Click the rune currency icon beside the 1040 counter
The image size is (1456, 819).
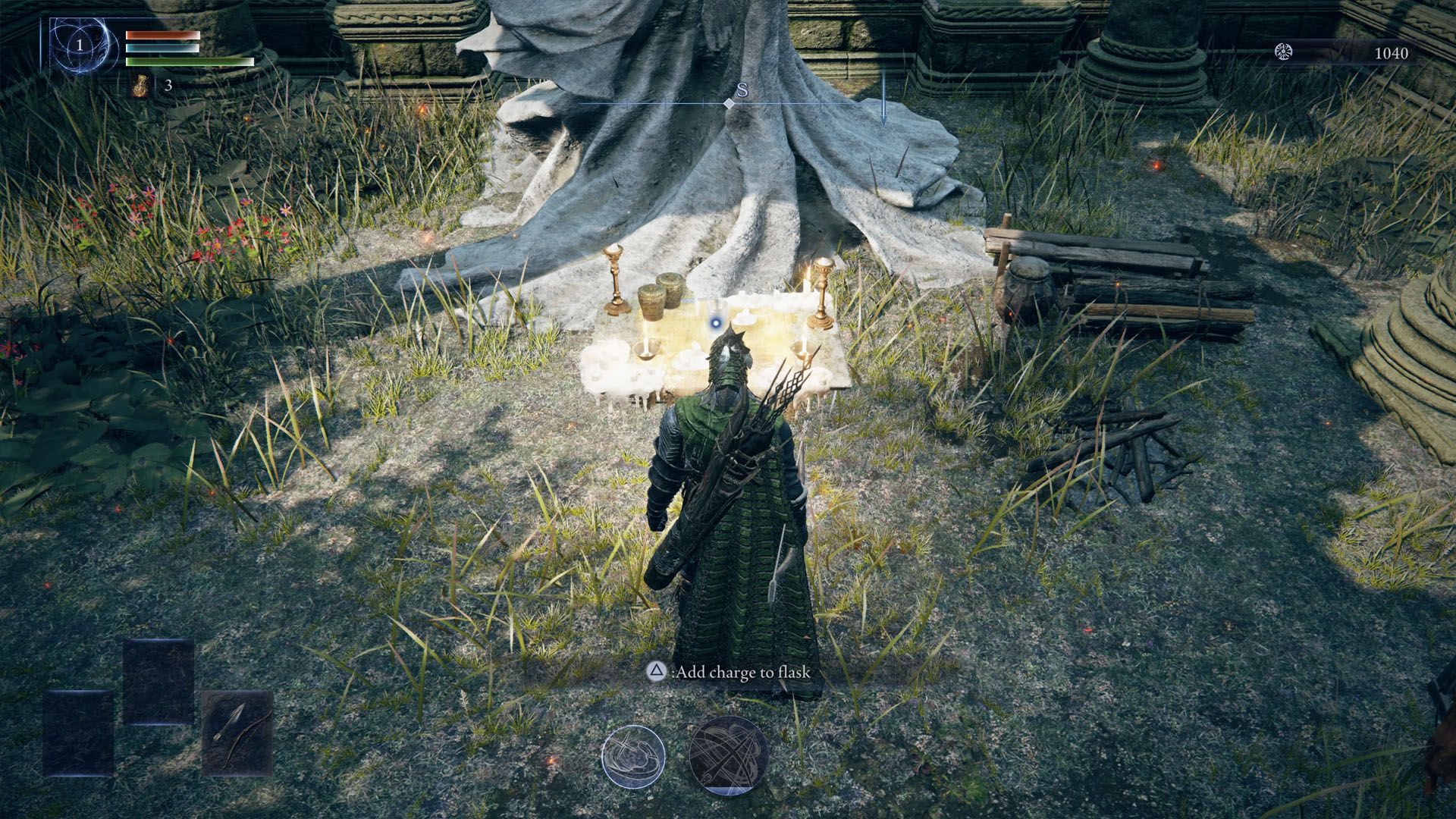tap(1282, 52)
